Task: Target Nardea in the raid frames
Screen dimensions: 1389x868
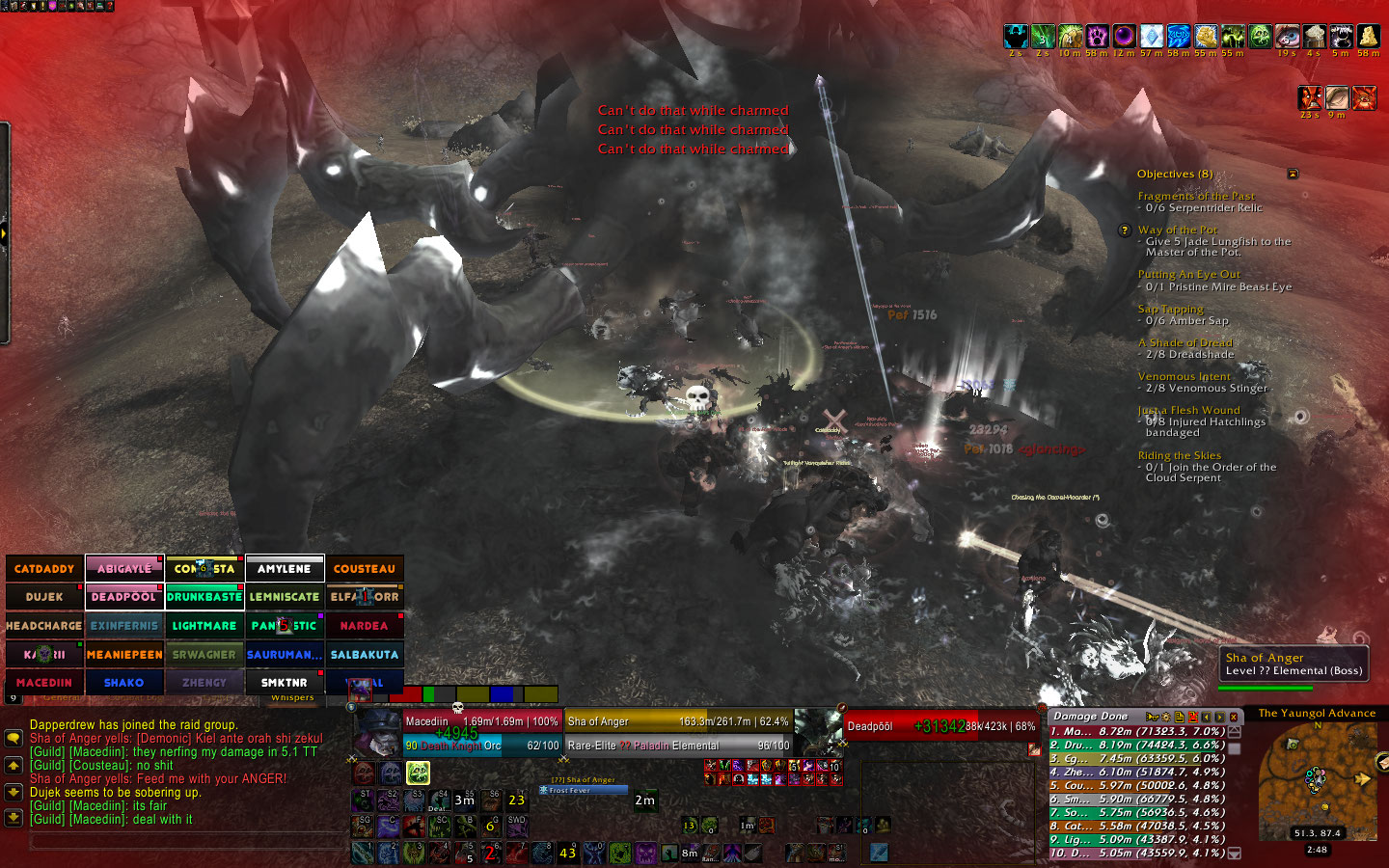Action: click(365, 626)
